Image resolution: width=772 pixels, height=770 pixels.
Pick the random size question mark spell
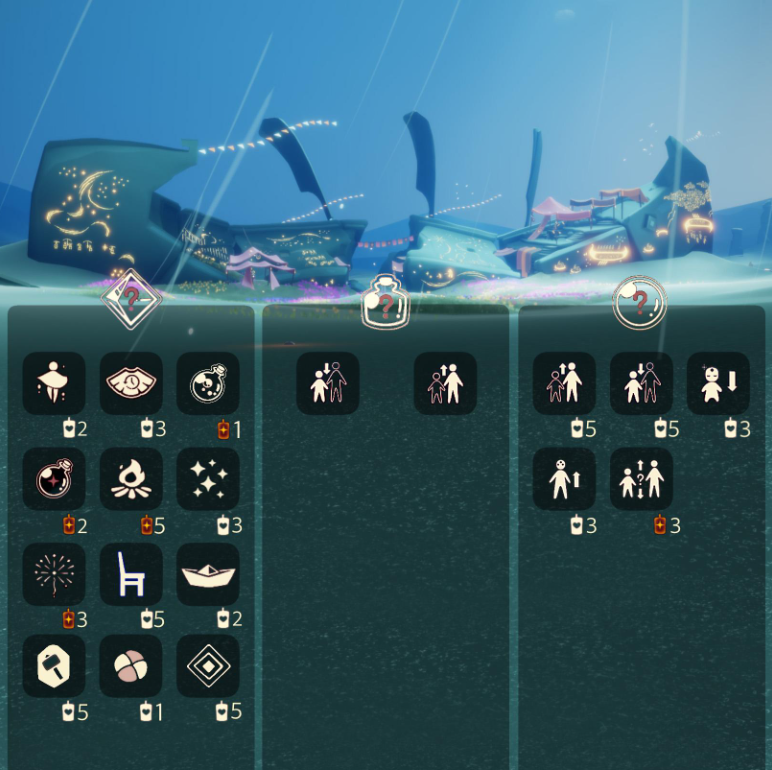[641, 479]
